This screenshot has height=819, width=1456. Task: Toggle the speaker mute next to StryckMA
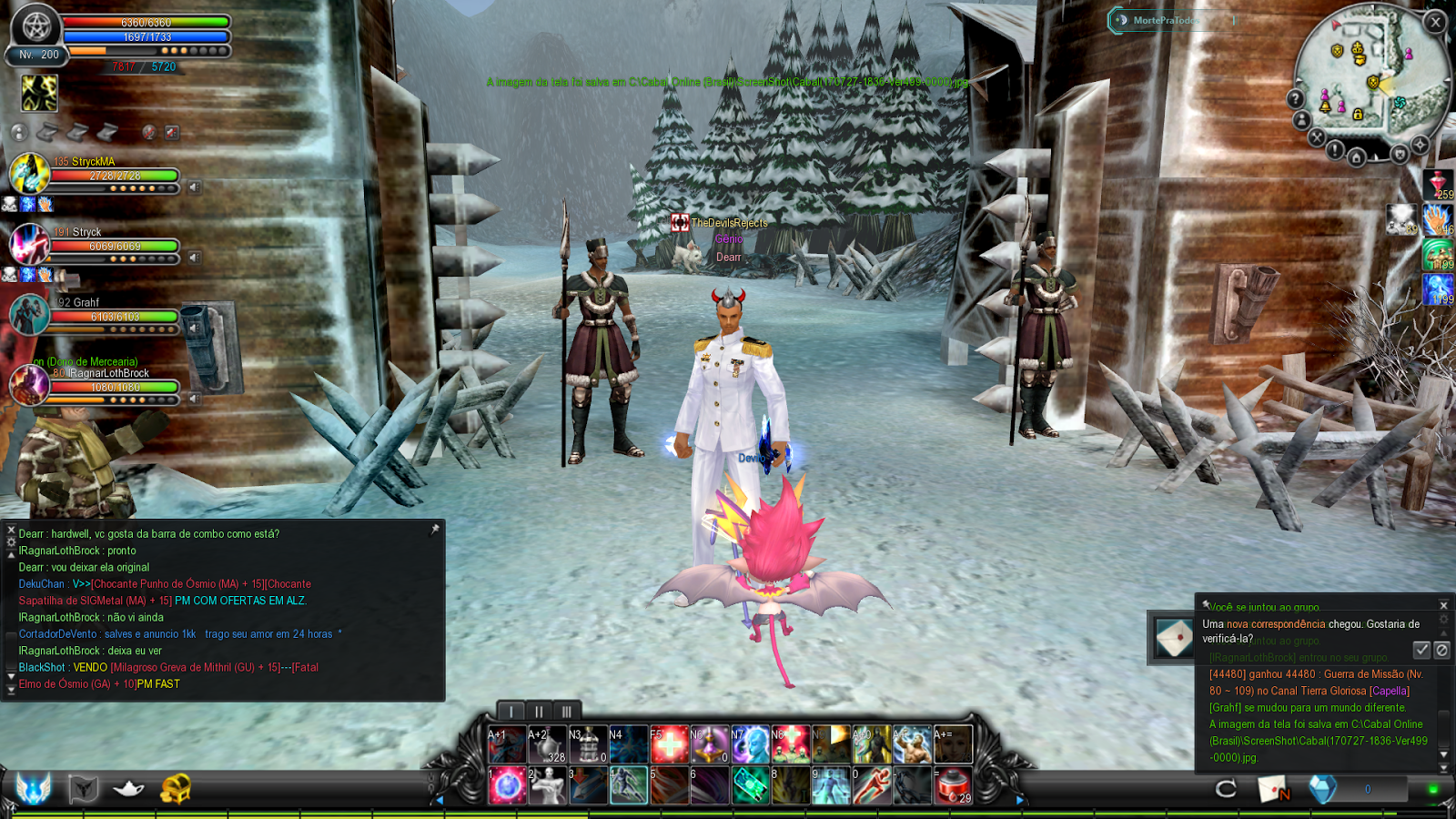[195, 187]
